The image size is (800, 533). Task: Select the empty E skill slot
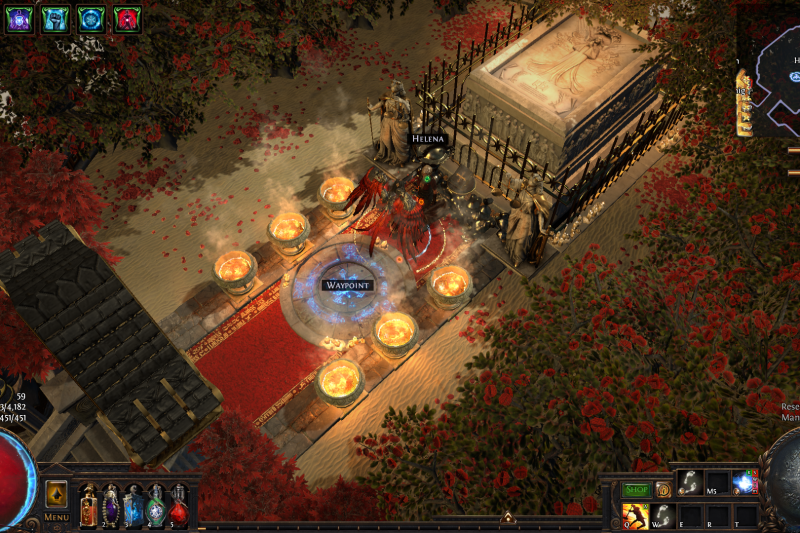click(690, 515)
